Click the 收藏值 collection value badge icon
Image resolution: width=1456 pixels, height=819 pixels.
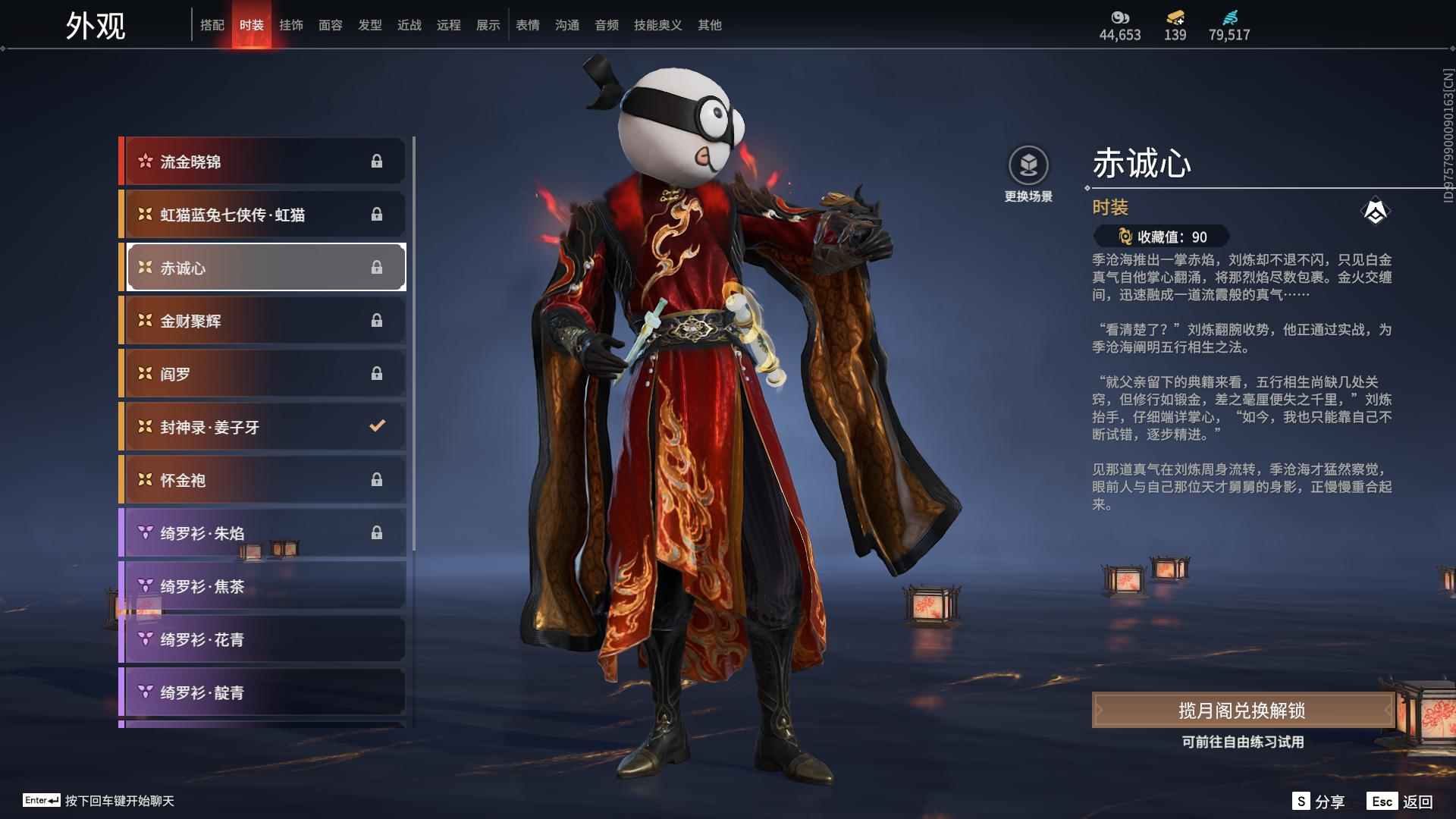click(x=1124, y=237)
